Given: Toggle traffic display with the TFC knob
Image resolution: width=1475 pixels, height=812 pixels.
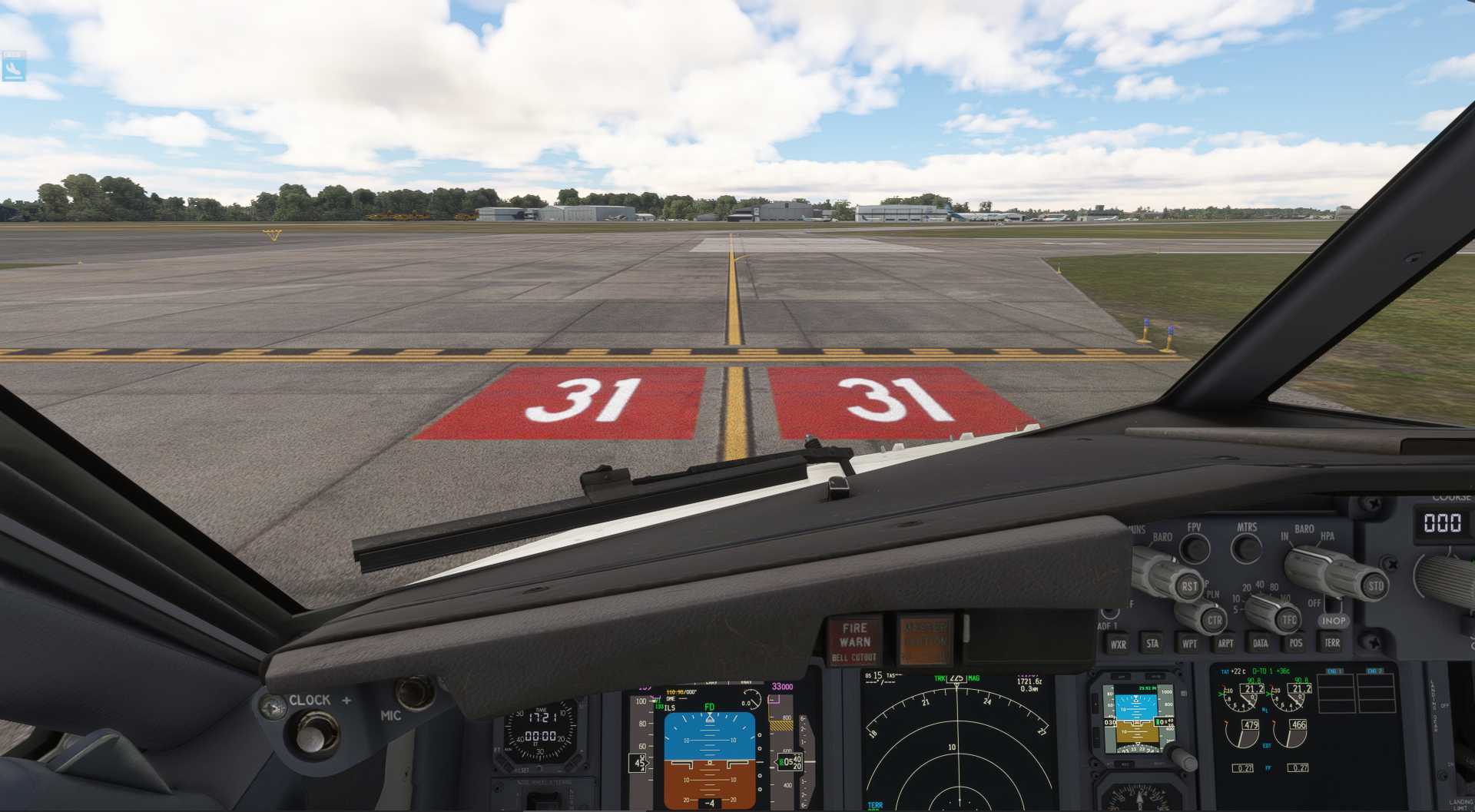Looking at the screenshot, I should click(x=1290, y=620).
